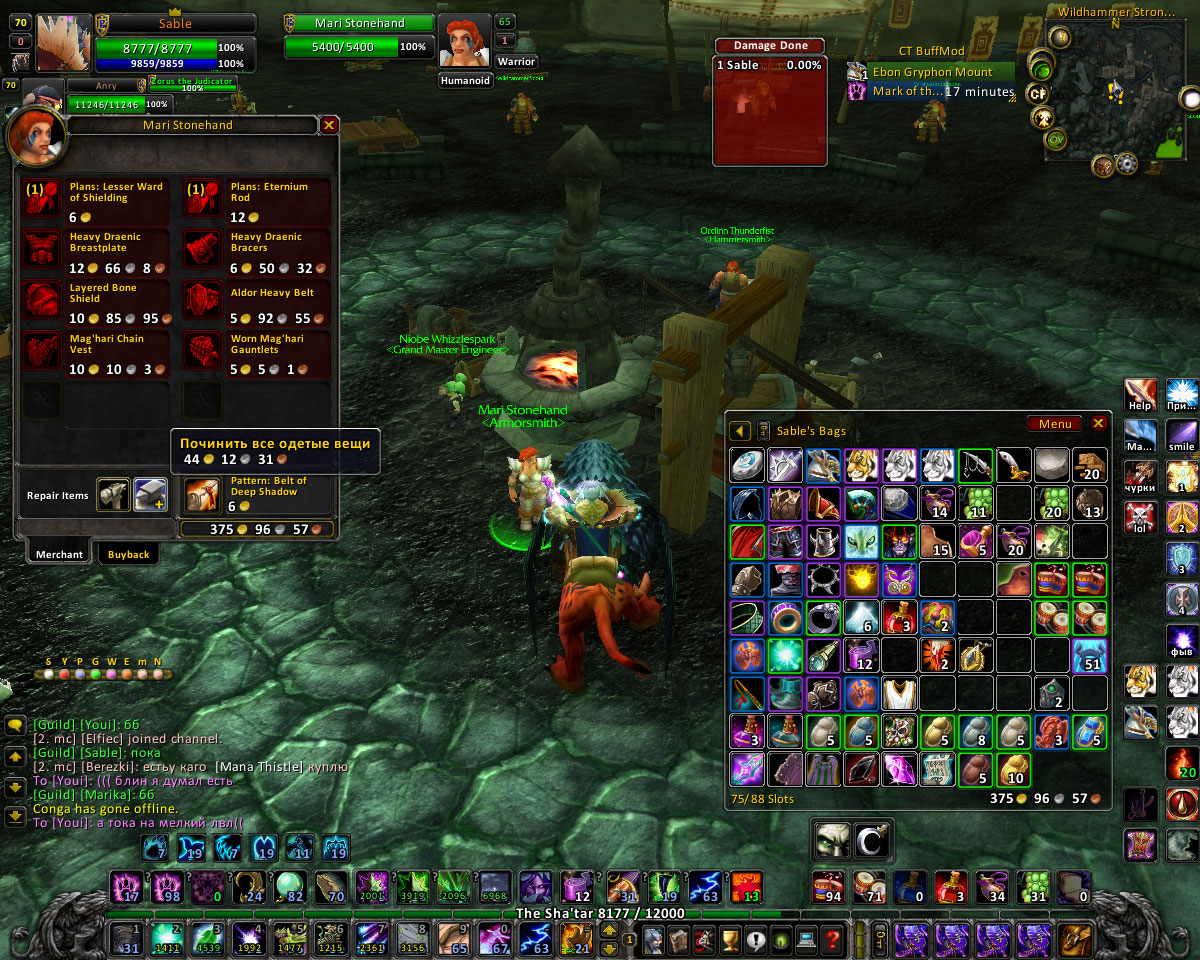This screenshot has width=1200, height=960.
Task: Click the repair all items anvil button
Action: (150, 494)
